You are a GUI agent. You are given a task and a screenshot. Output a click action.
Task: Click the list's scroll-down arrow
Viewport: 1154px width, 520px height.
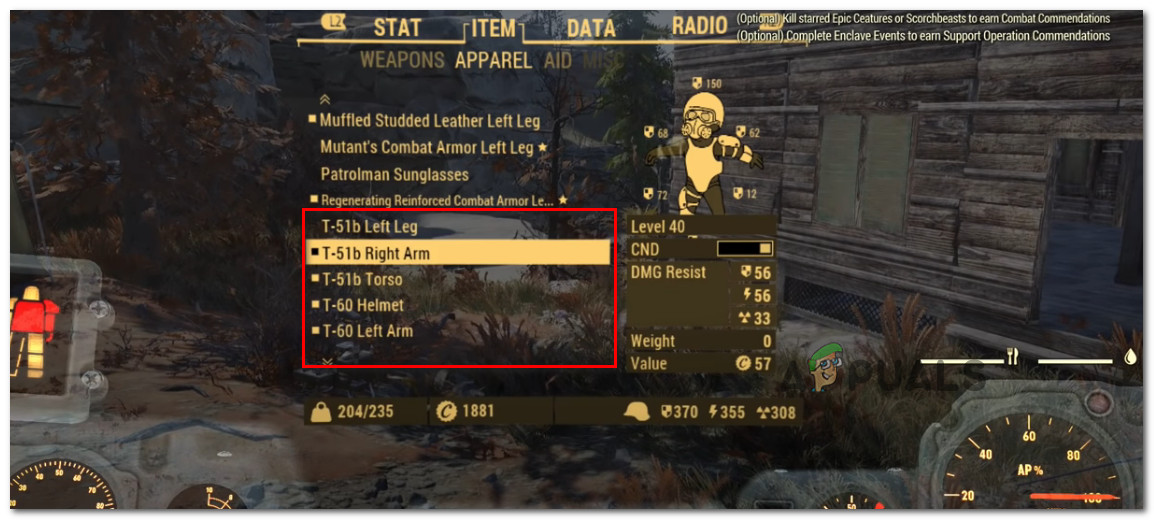324,358
